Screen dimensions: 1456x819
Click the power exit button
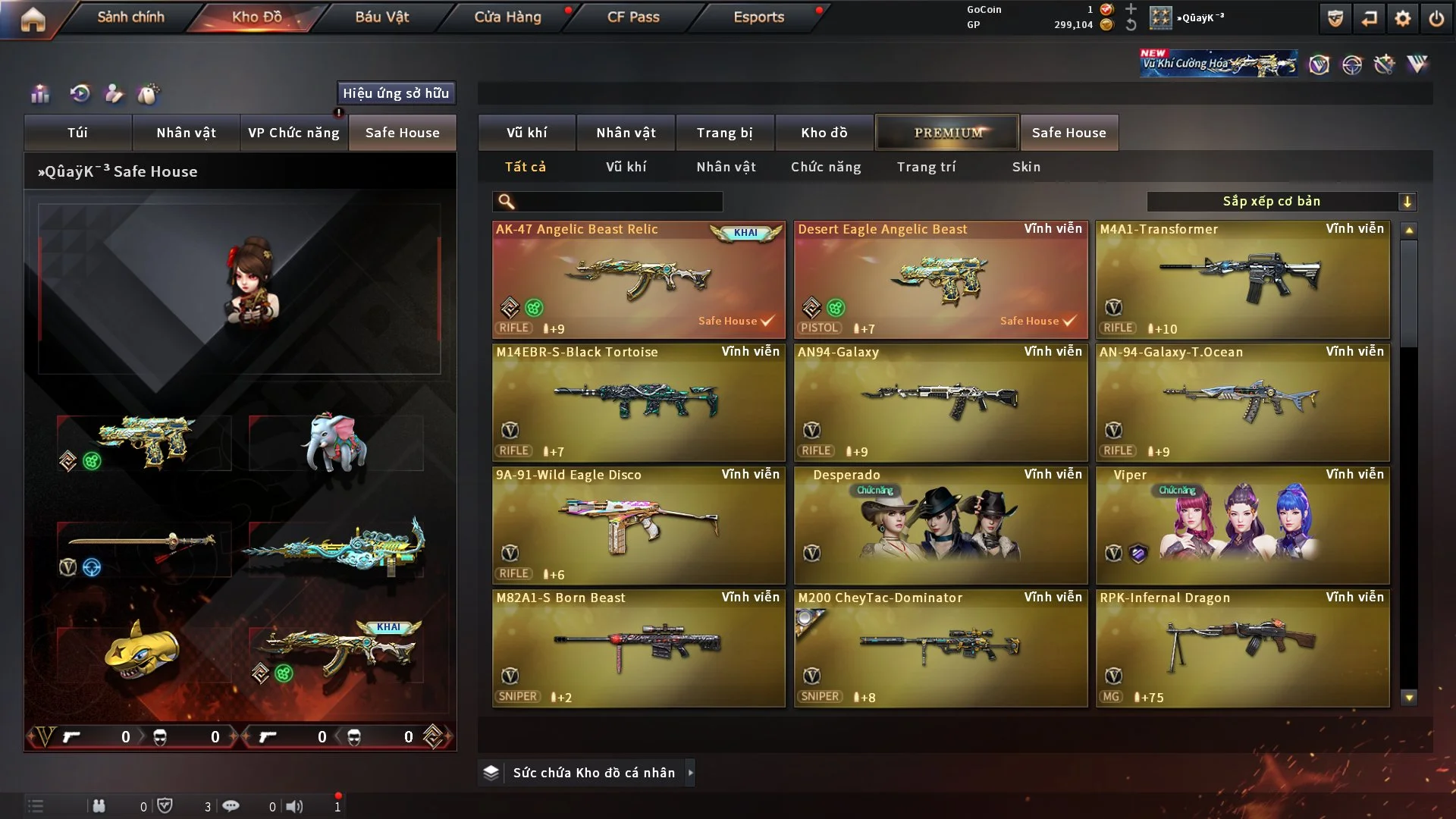click(x=1436, y=18)
